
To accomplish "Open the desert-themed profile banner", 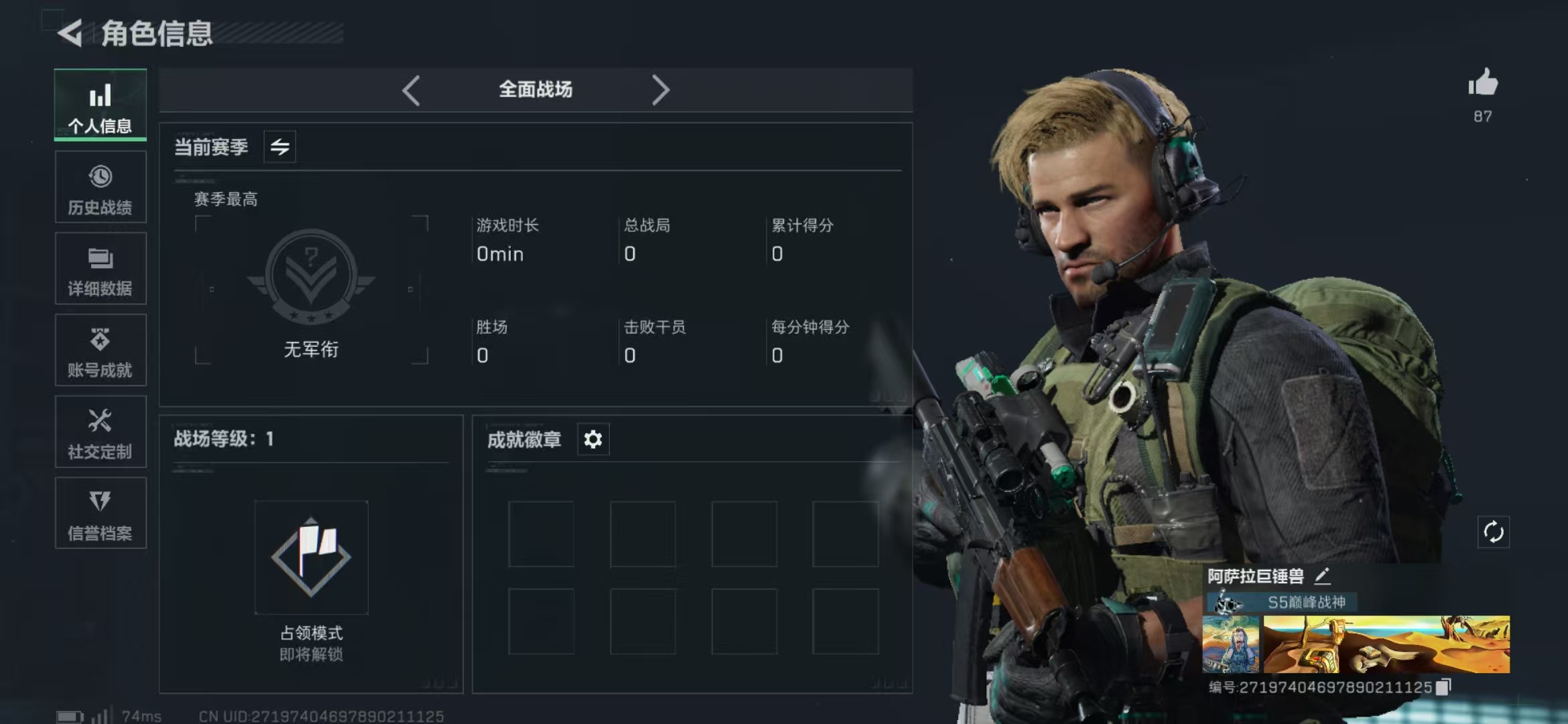I will [1386, 645].
